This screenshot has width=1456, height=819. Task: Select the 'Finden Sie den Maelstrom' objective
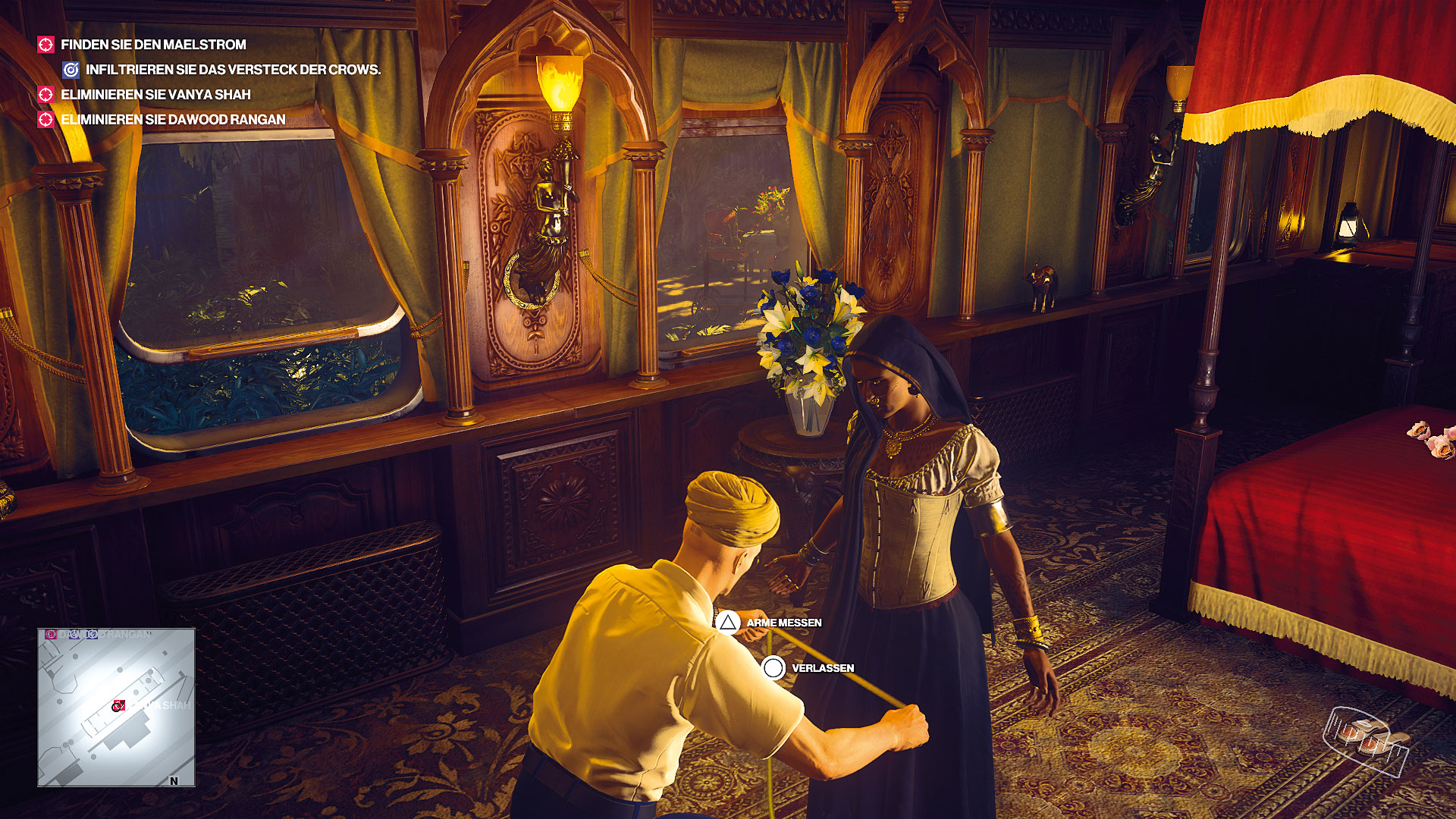point(153,45)
